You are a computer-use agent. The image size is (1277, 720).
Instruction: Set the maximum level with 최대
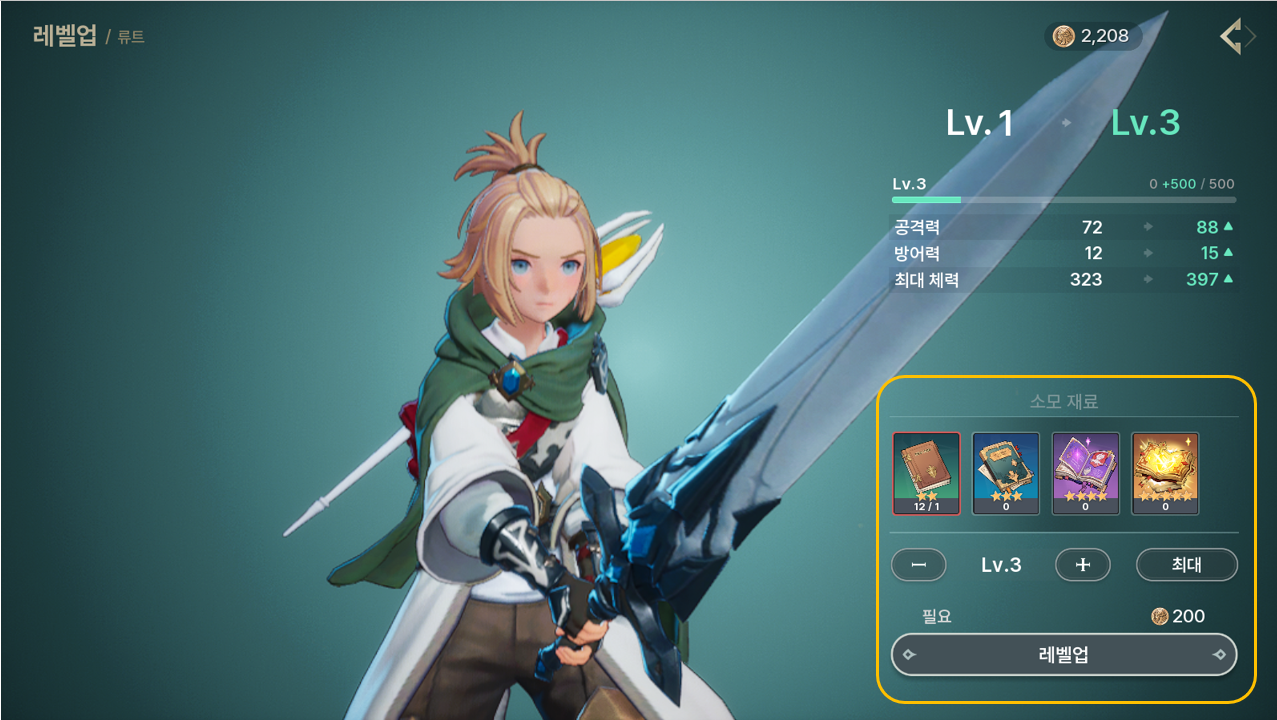[x=1186, y=565]
